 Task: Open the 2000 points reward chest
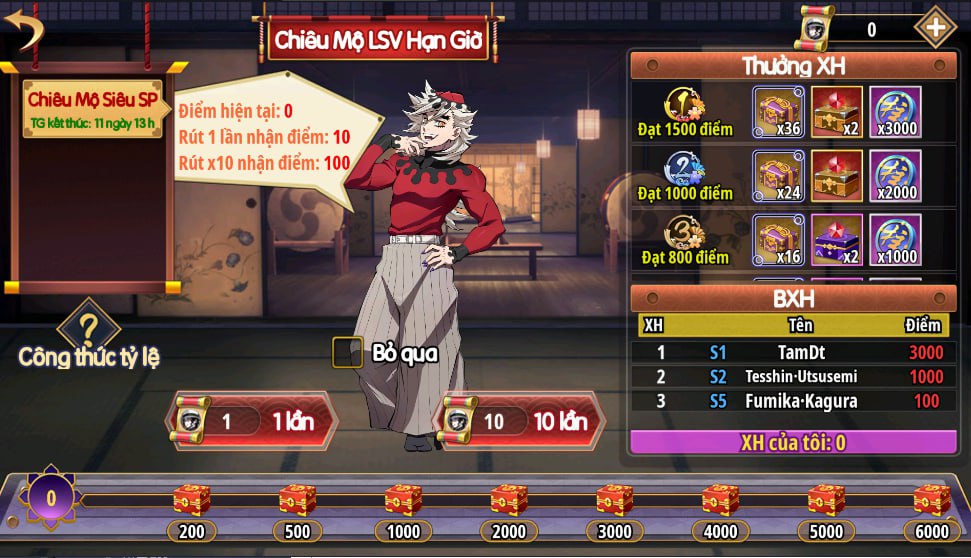[x=509, y=500]
